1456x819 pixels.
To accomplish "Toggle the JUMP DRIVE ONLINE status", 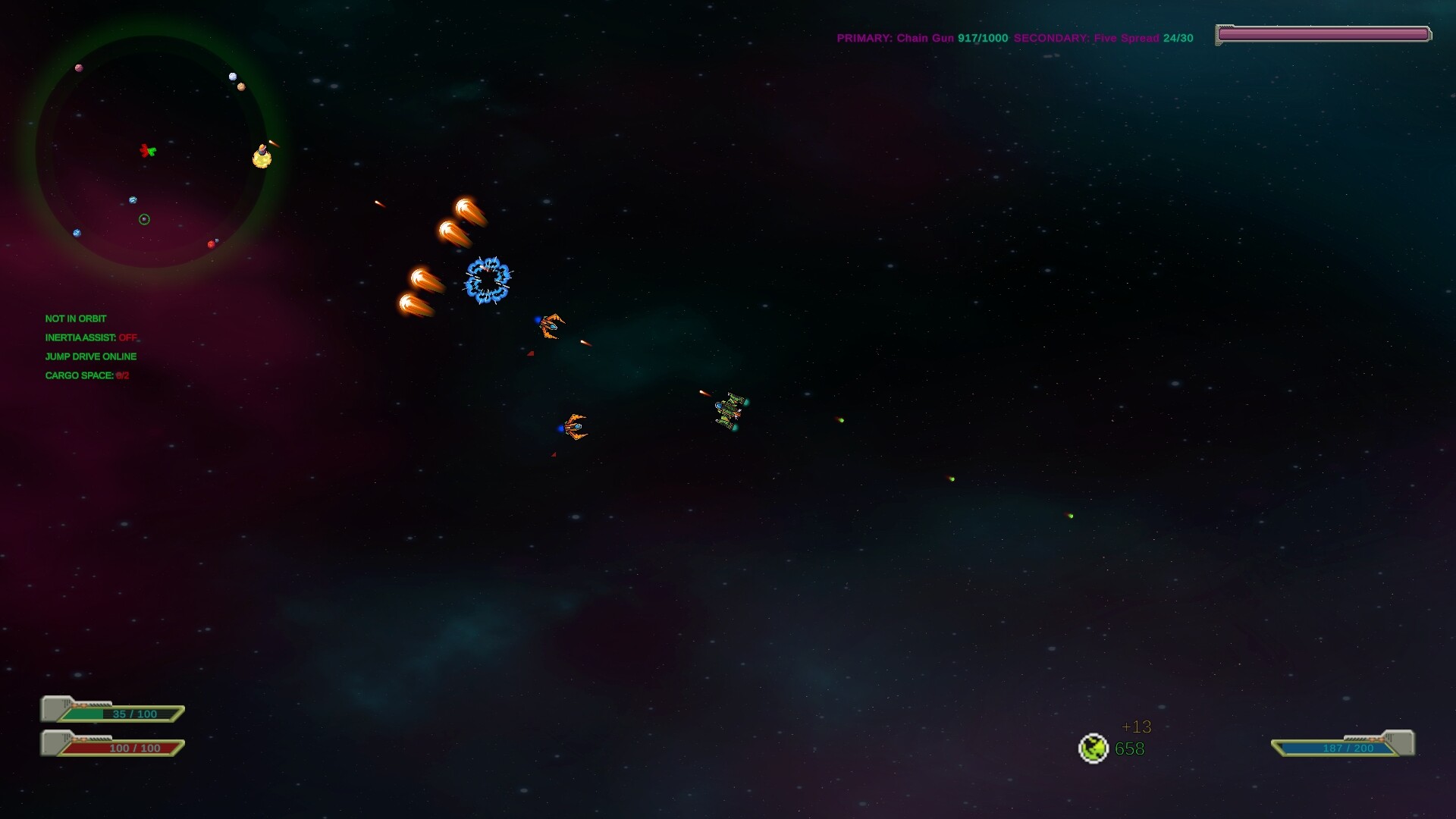I will (91, 356).
